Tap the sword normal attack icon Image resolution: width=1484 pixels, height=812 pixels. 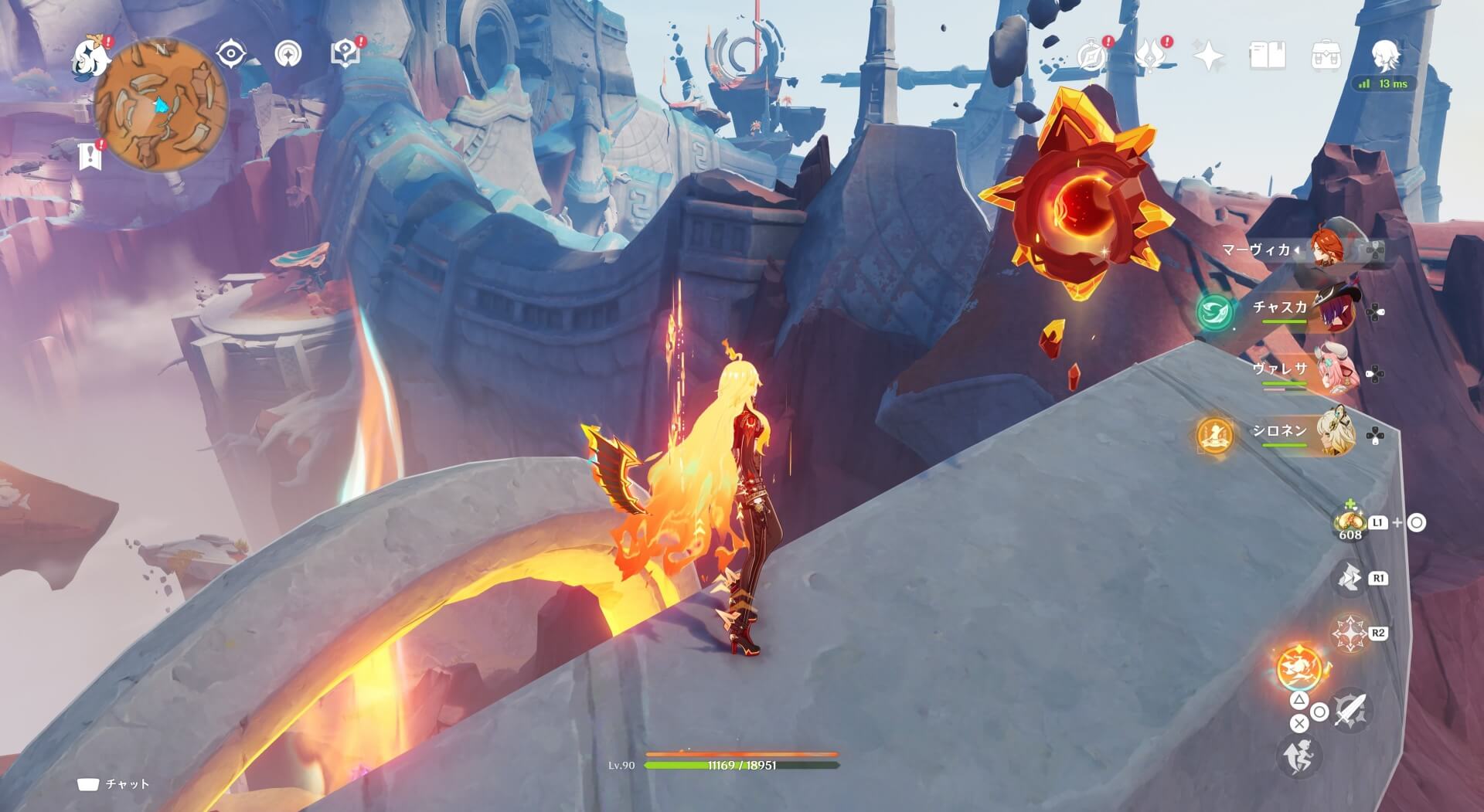pyautogui.click(x=1350, y=710)
